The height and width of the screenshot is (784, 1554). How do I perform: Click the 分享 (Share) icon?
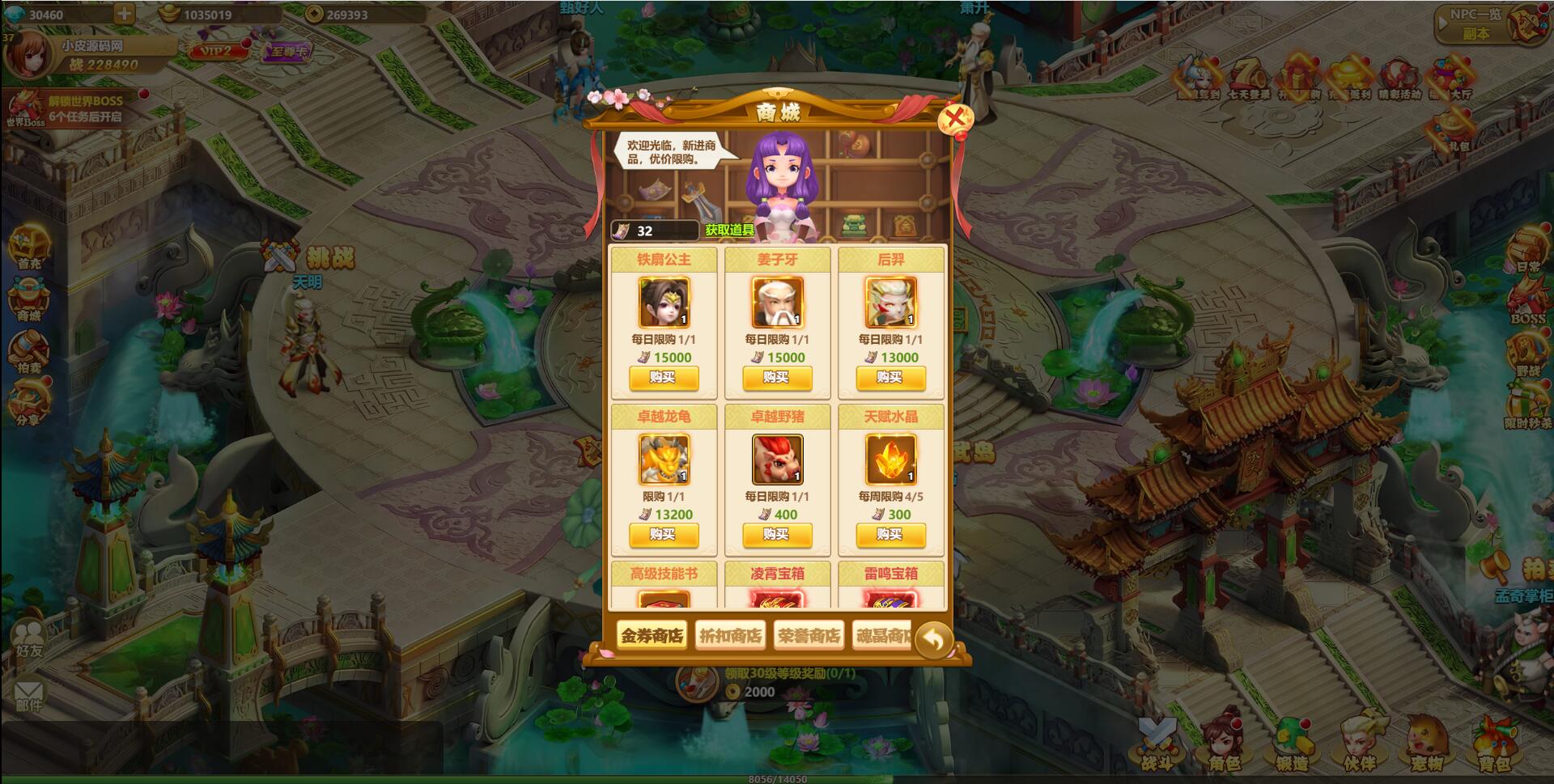pyautogui.click(x=29, y=394)
